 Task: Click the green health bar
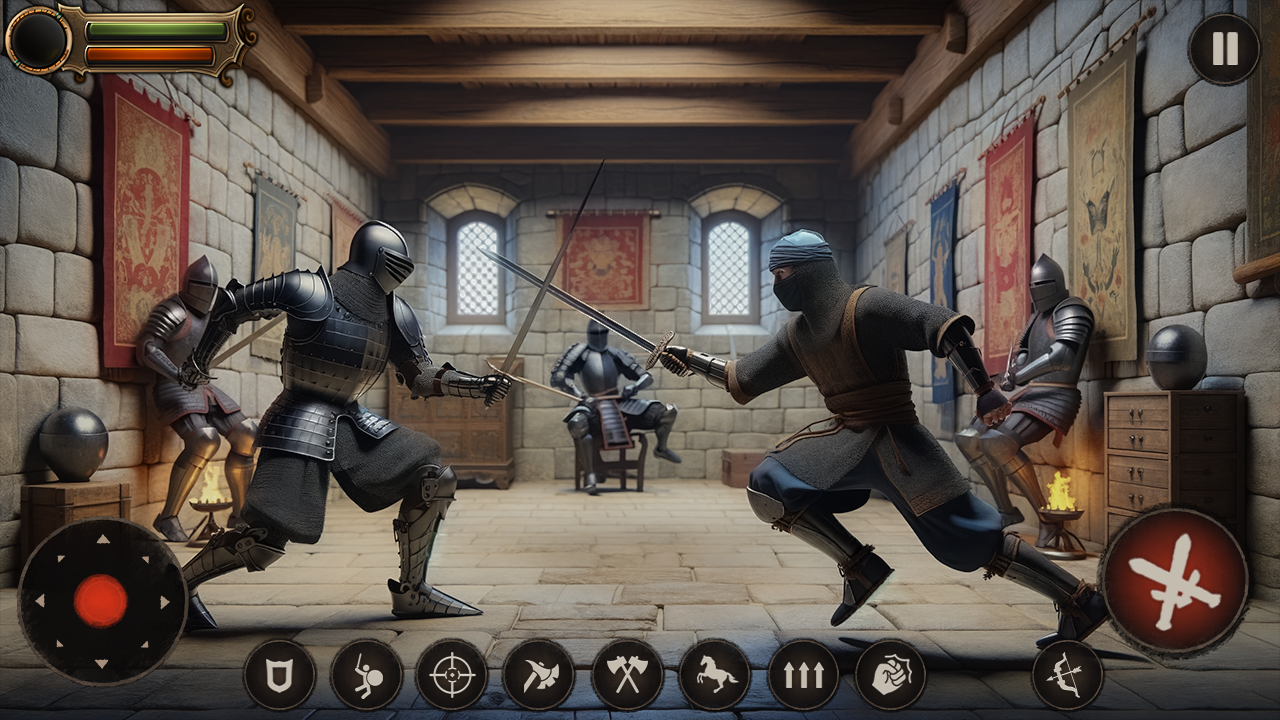pos(155,30)
